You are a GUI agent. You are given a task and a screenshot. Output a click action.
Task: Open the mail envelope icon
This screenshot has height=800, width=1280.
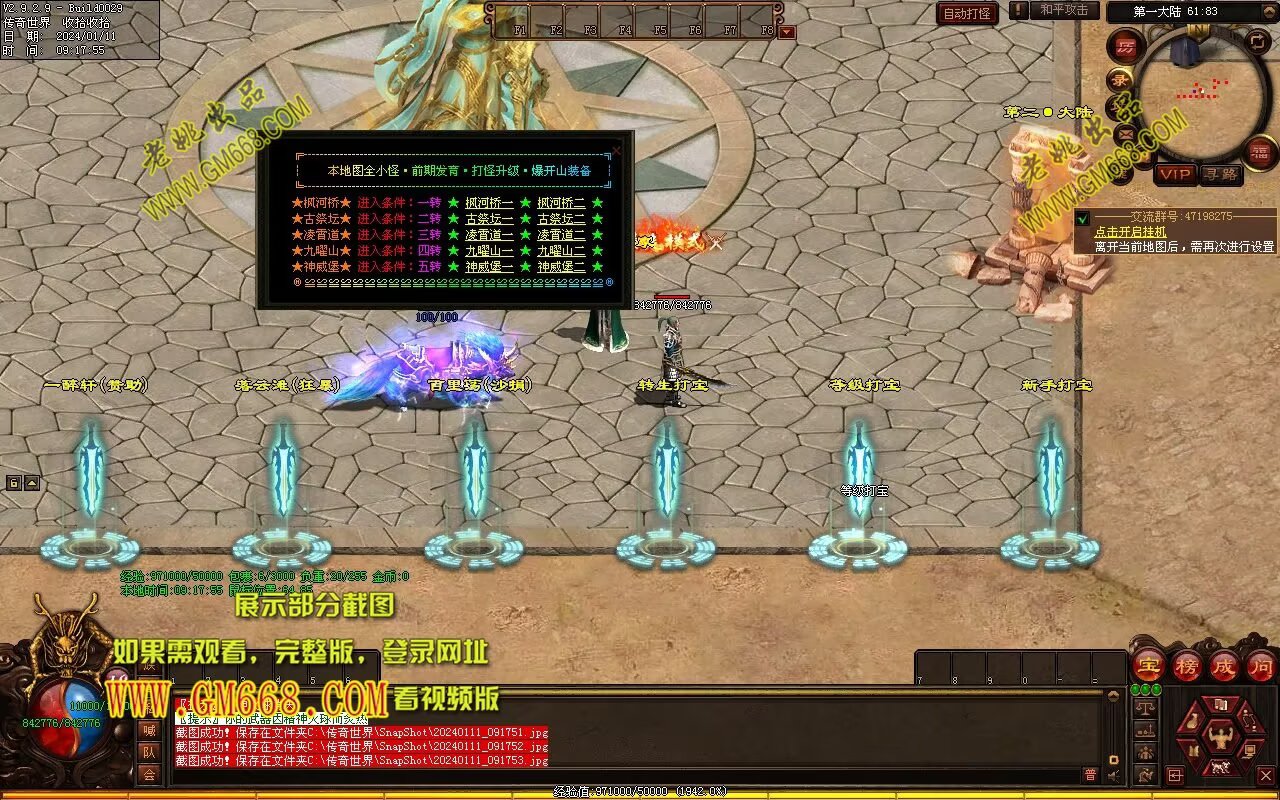[1125, 134]
